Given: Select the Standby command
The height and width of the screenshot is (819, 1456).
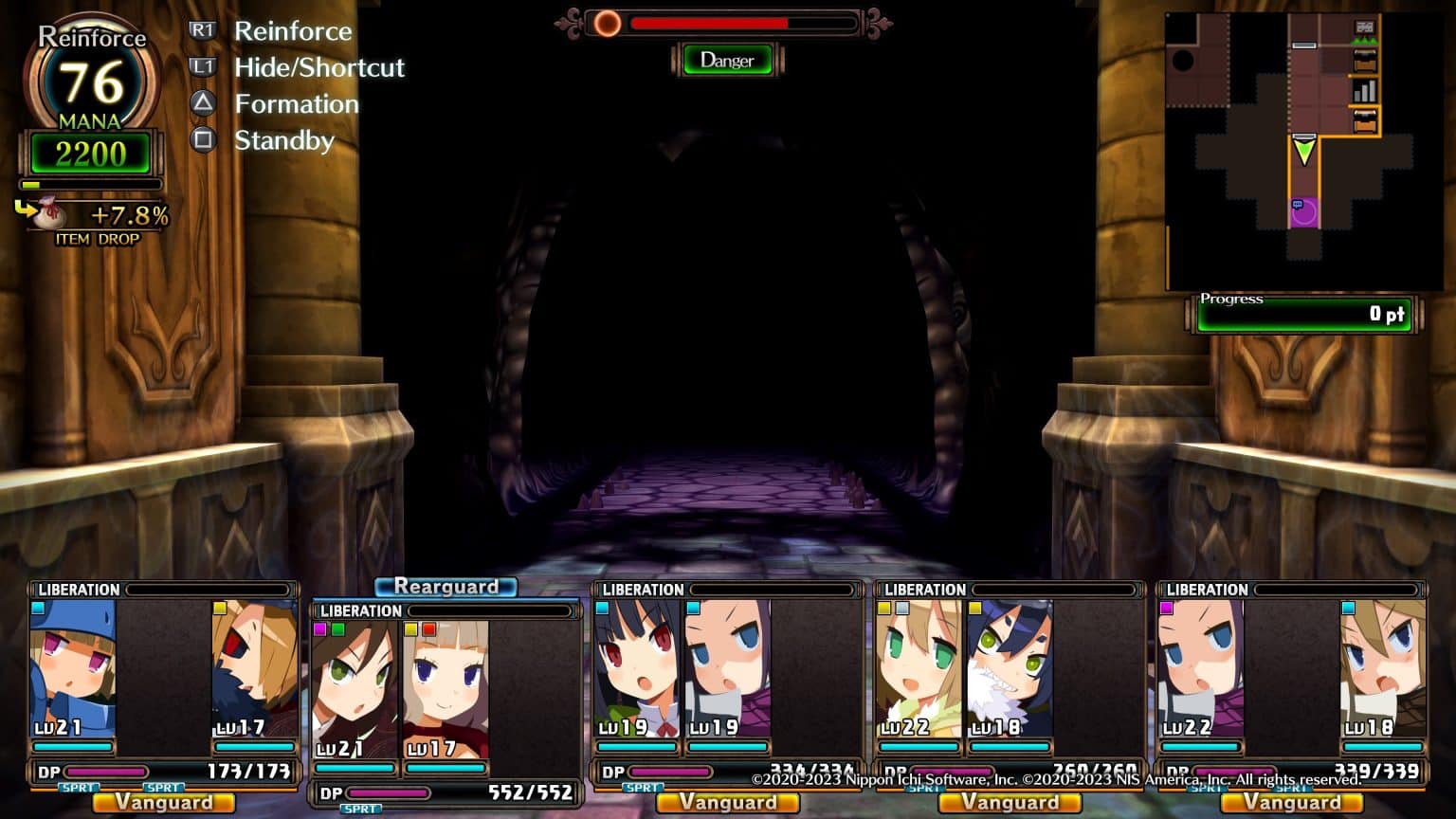Looking at the screenshot, I should tap(284, 140).
